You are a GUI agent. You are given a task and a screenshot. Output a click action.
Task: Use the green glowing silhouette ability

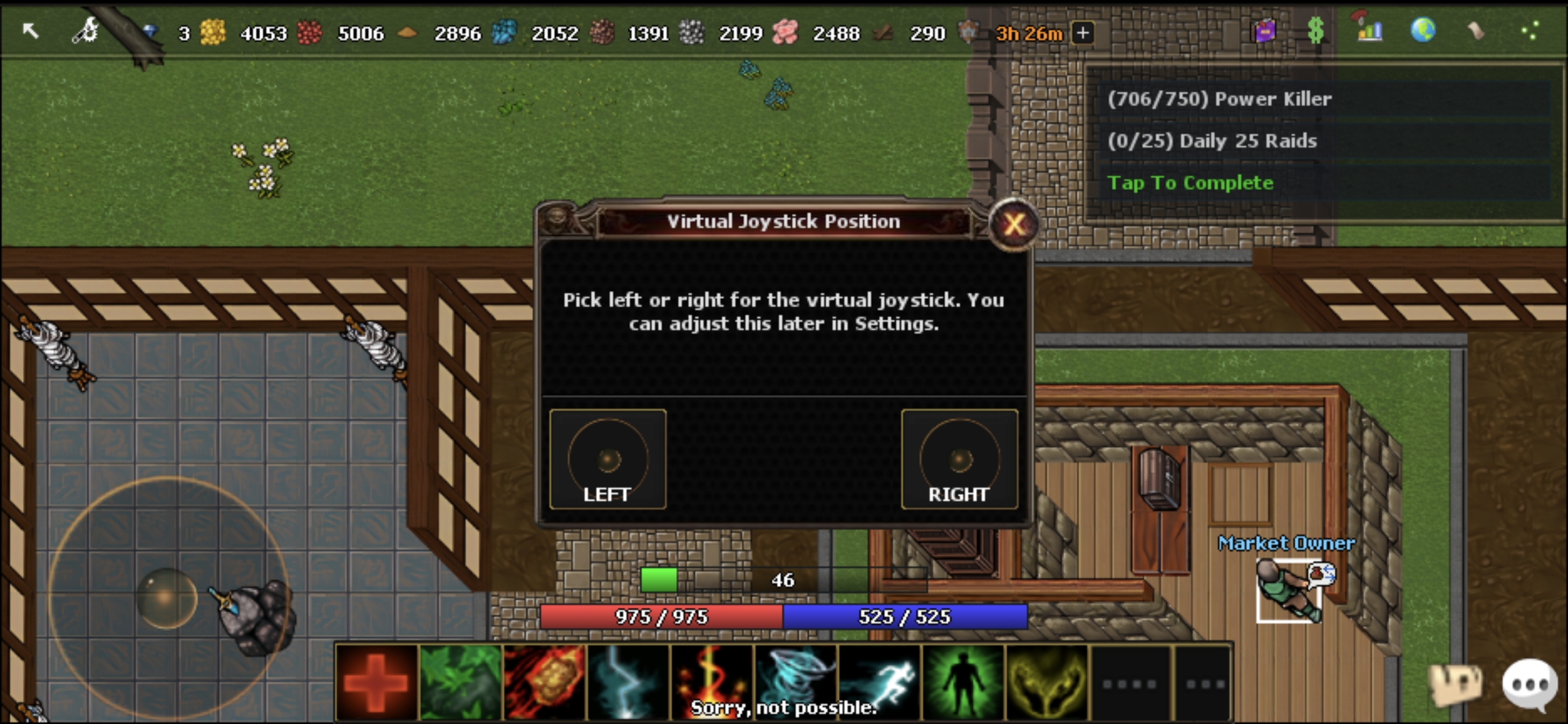(963, 682)
